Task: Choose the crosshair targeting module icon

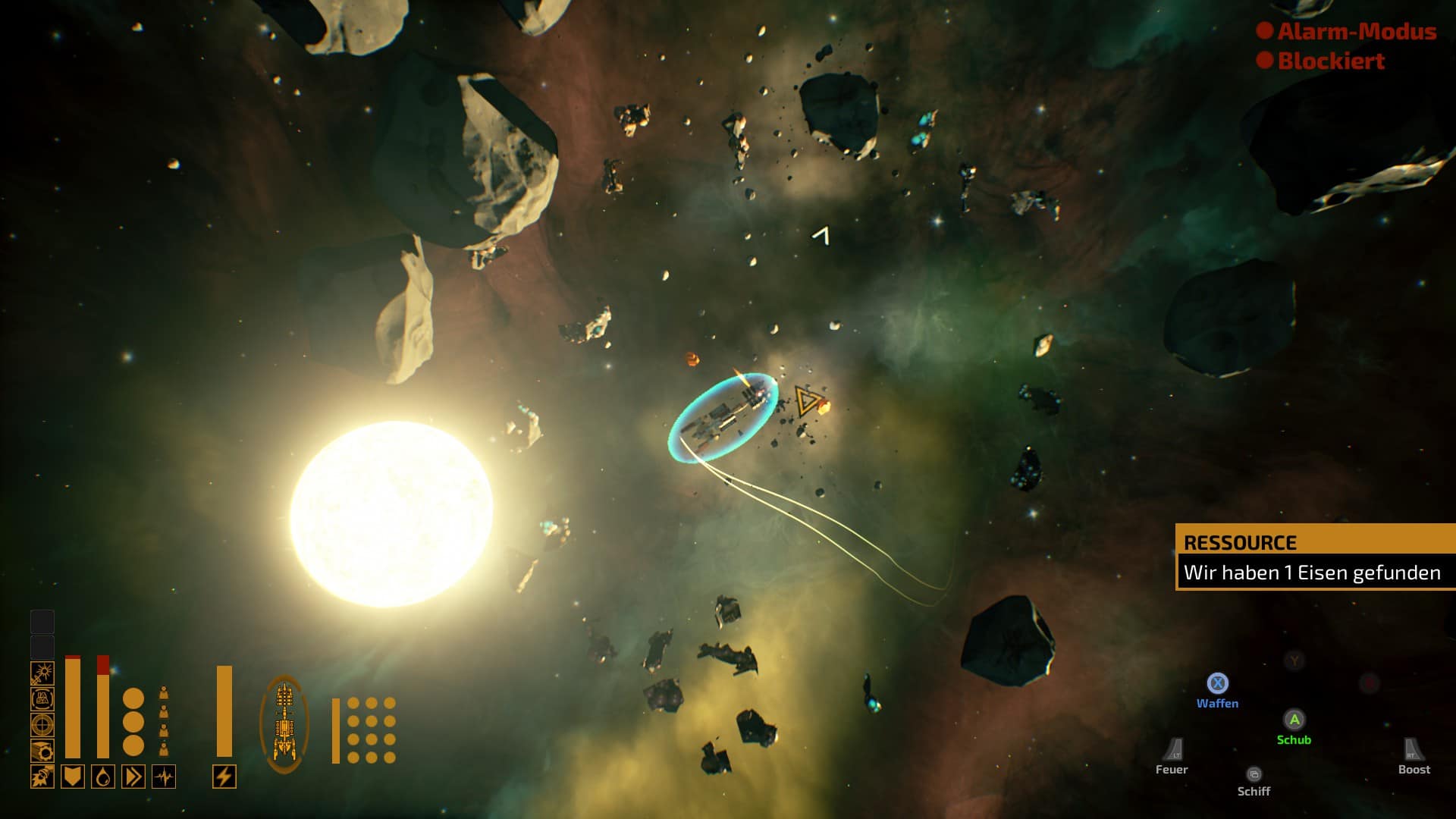Action: (42, 724)
